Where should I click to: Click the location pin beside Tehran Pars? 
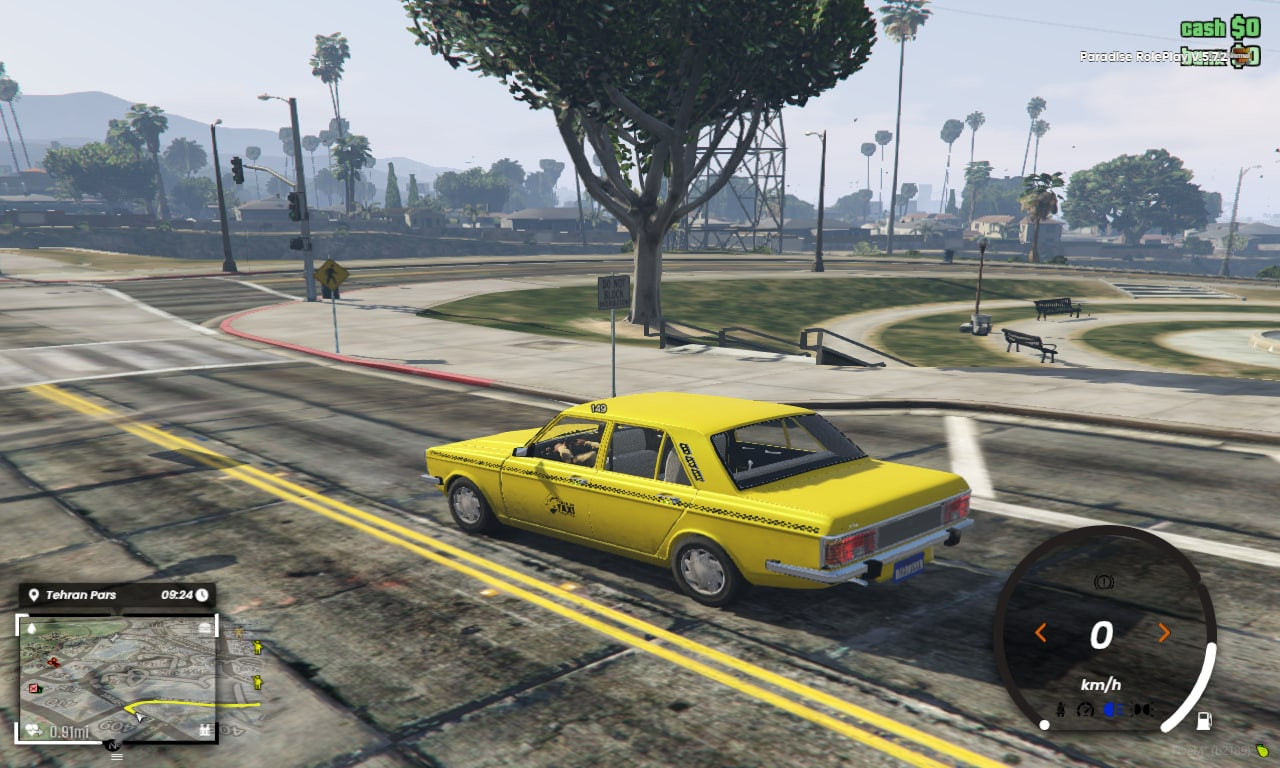point(33,595)
